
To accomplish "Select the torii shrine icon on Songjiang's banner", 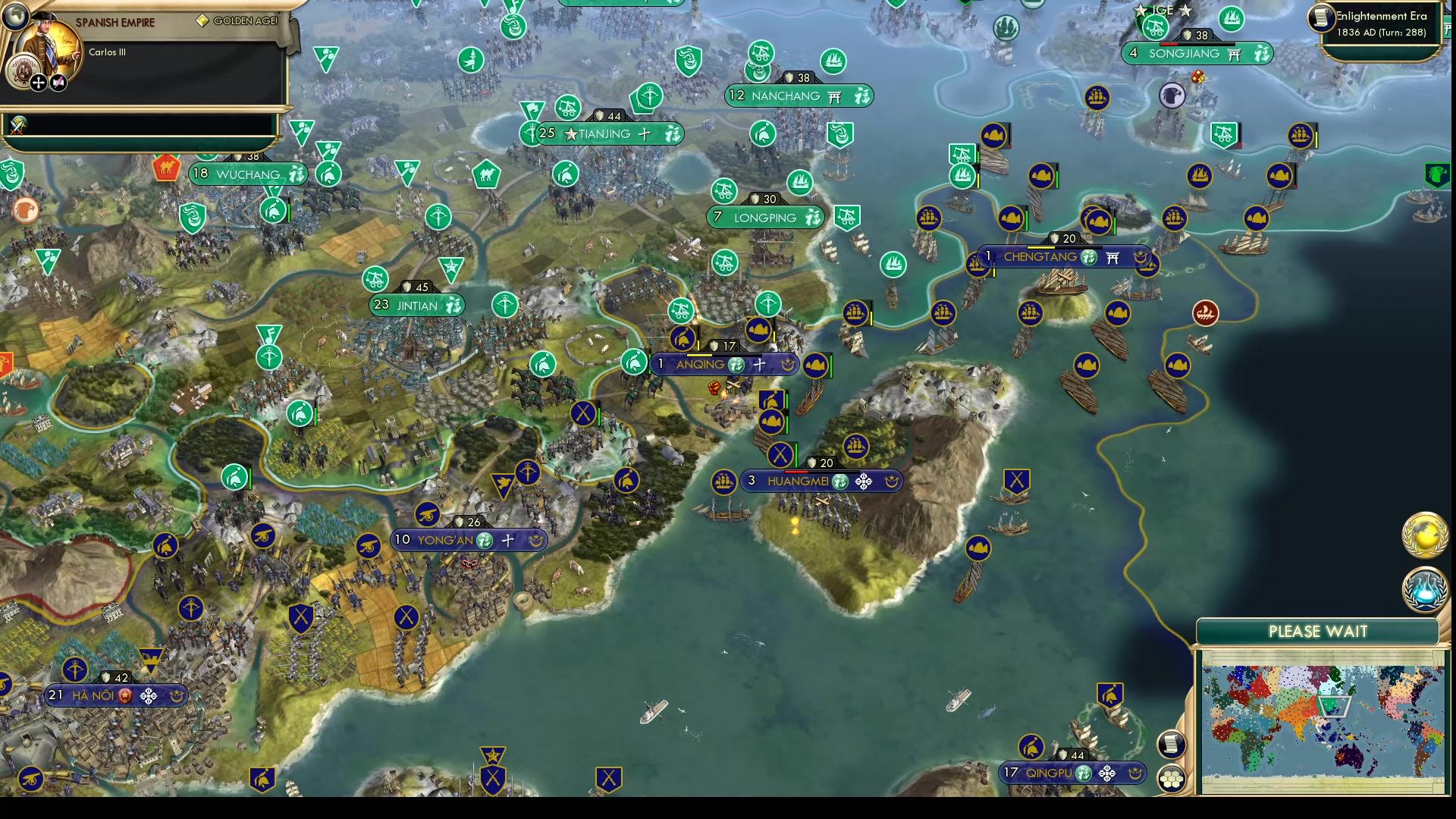I will pyautogui.click(x=1235, y=53).
